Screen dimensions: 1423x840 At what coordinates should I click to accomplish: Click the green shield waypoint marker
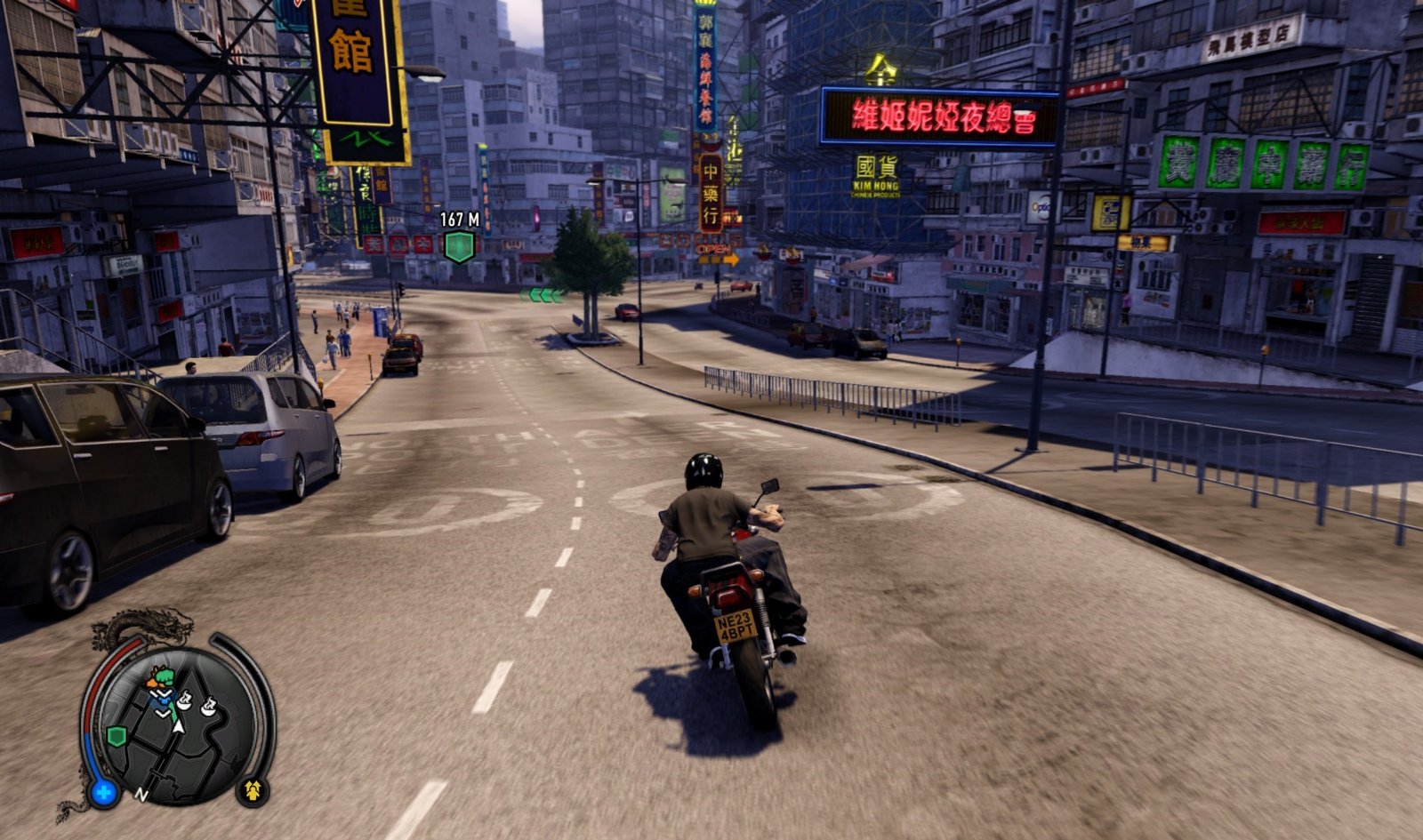(x=459, y=246)
